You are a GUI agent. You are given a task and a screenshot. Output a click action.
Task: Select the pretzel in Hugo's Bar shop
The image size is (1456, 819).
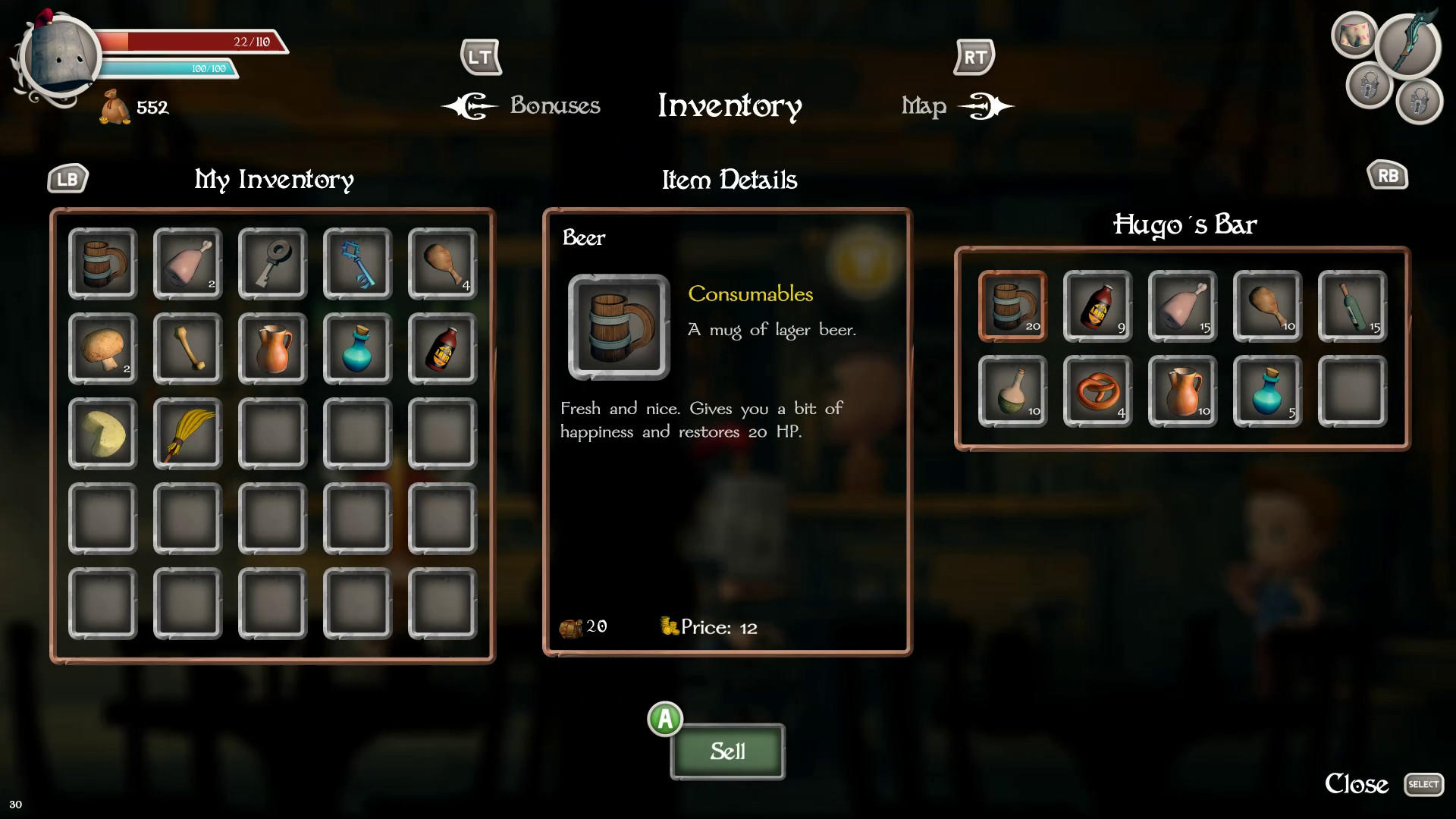point(1097,391)
